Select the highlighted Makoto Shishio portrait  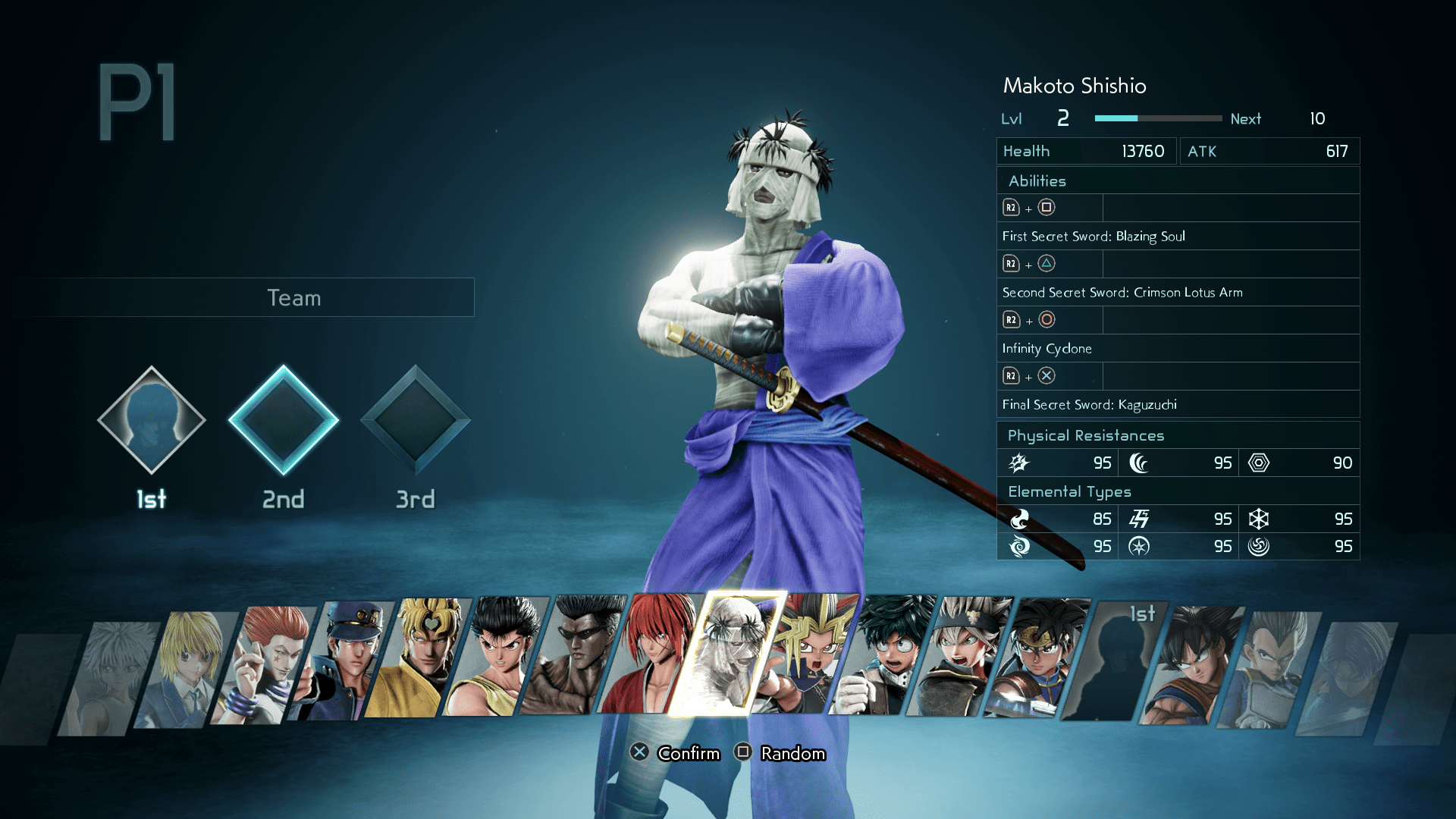[x=728, y=654]
